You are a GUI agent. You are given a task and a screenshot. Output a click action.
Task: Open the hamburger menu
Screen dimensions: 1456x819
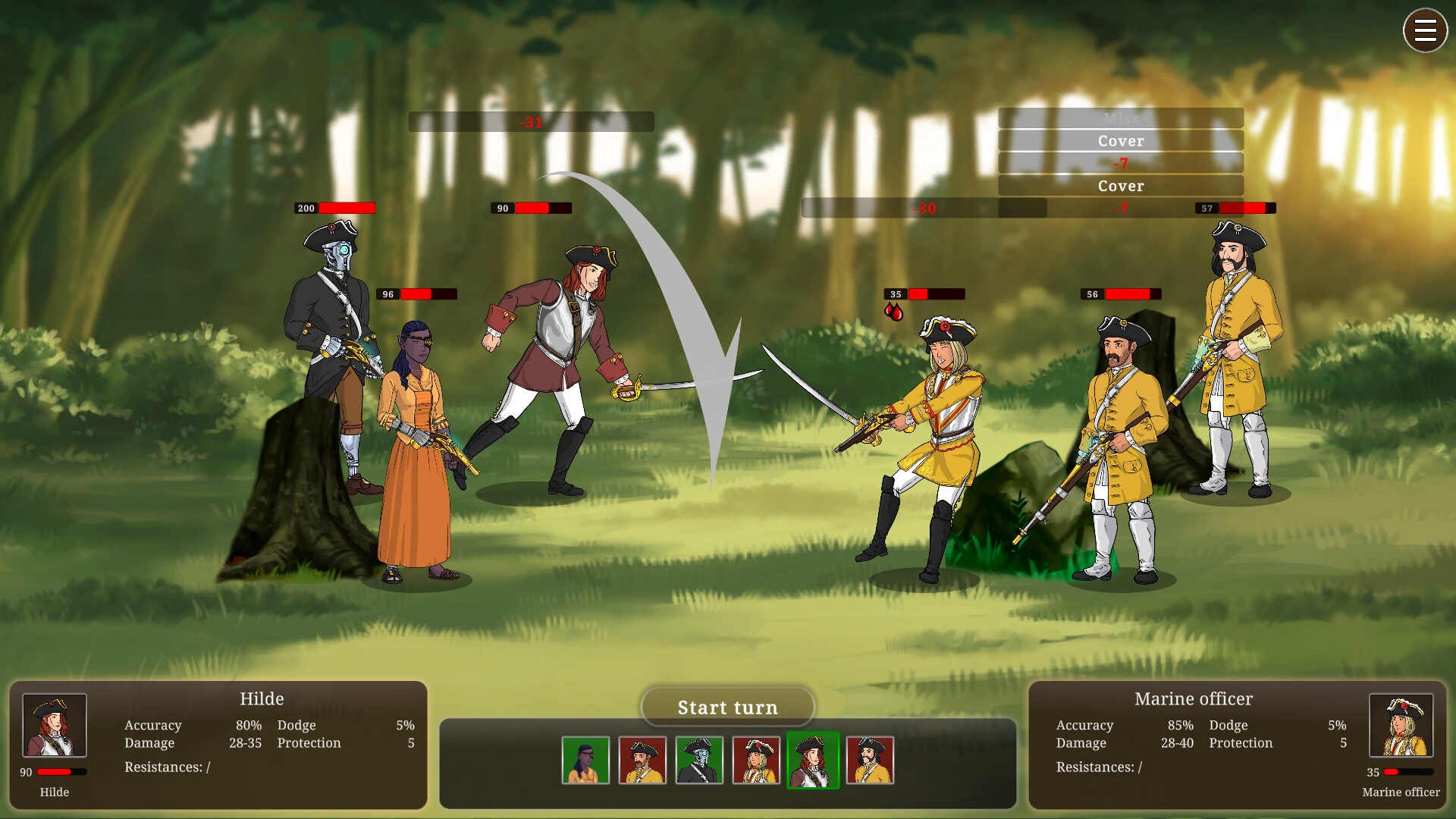click(1425, 30)
